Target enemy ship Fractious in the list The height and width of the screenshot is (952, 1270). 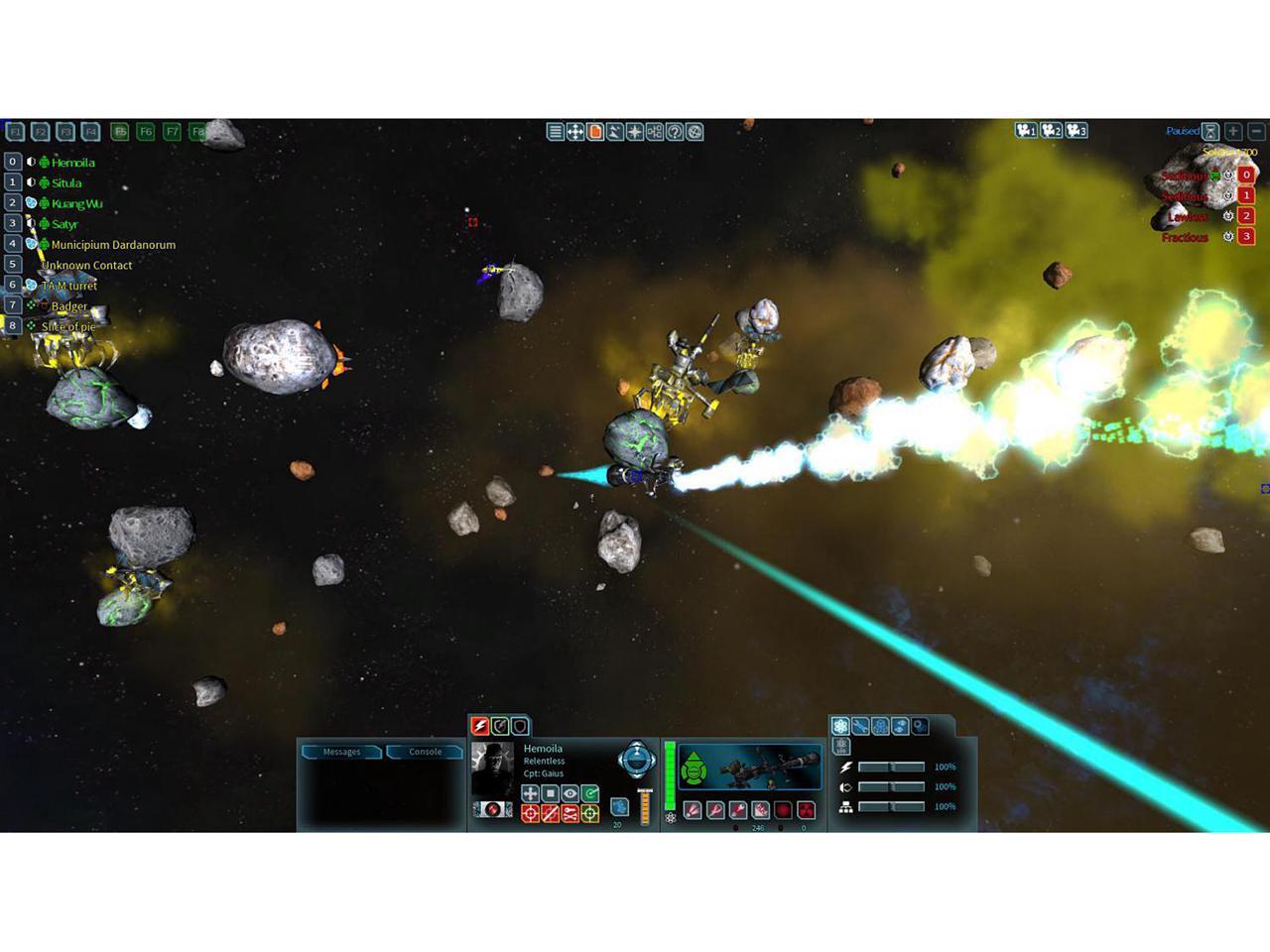coord(1185,237)
